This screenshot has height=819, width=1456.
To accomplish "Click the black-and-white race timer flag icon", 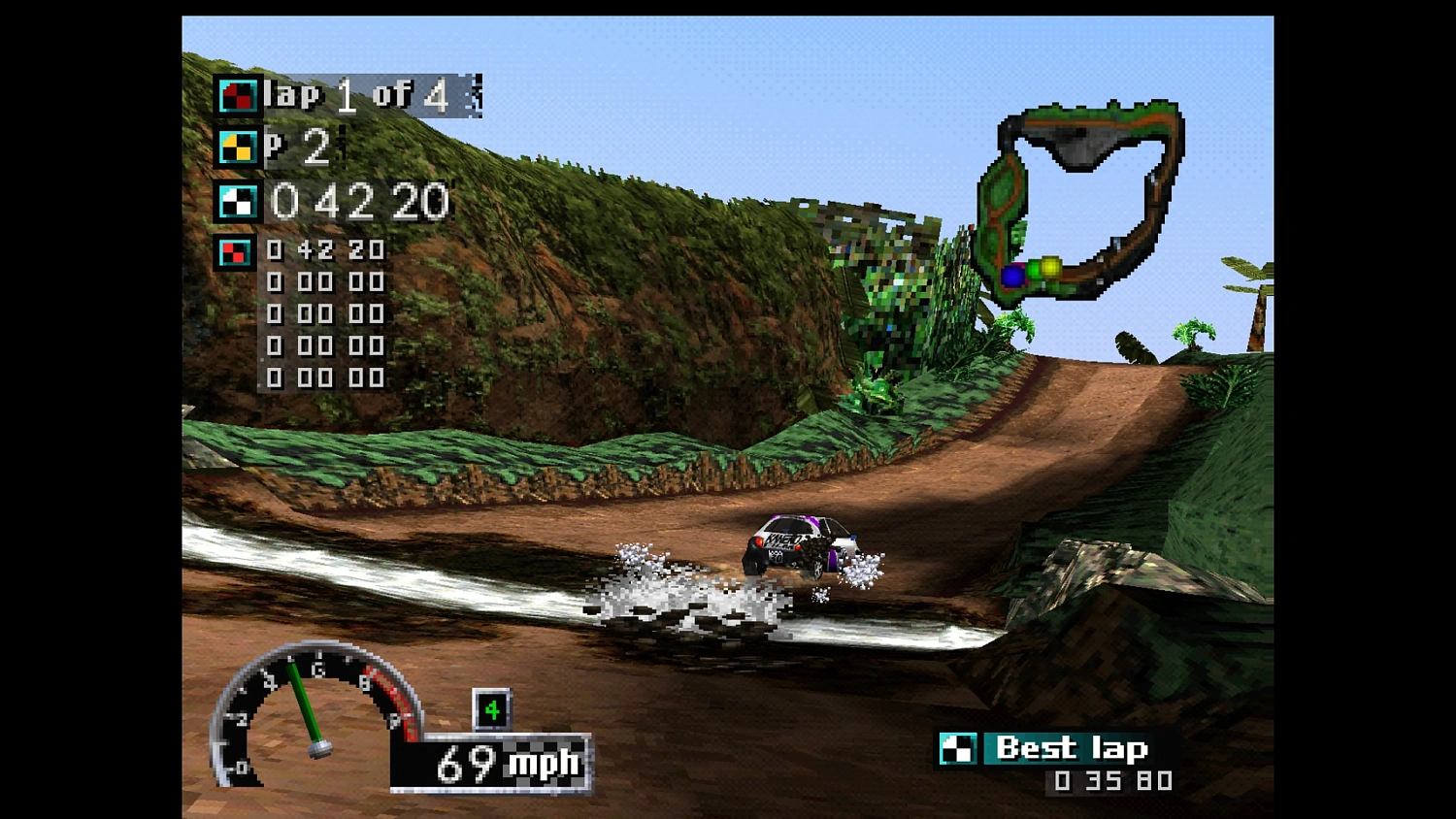I will (x=236, y=202).
